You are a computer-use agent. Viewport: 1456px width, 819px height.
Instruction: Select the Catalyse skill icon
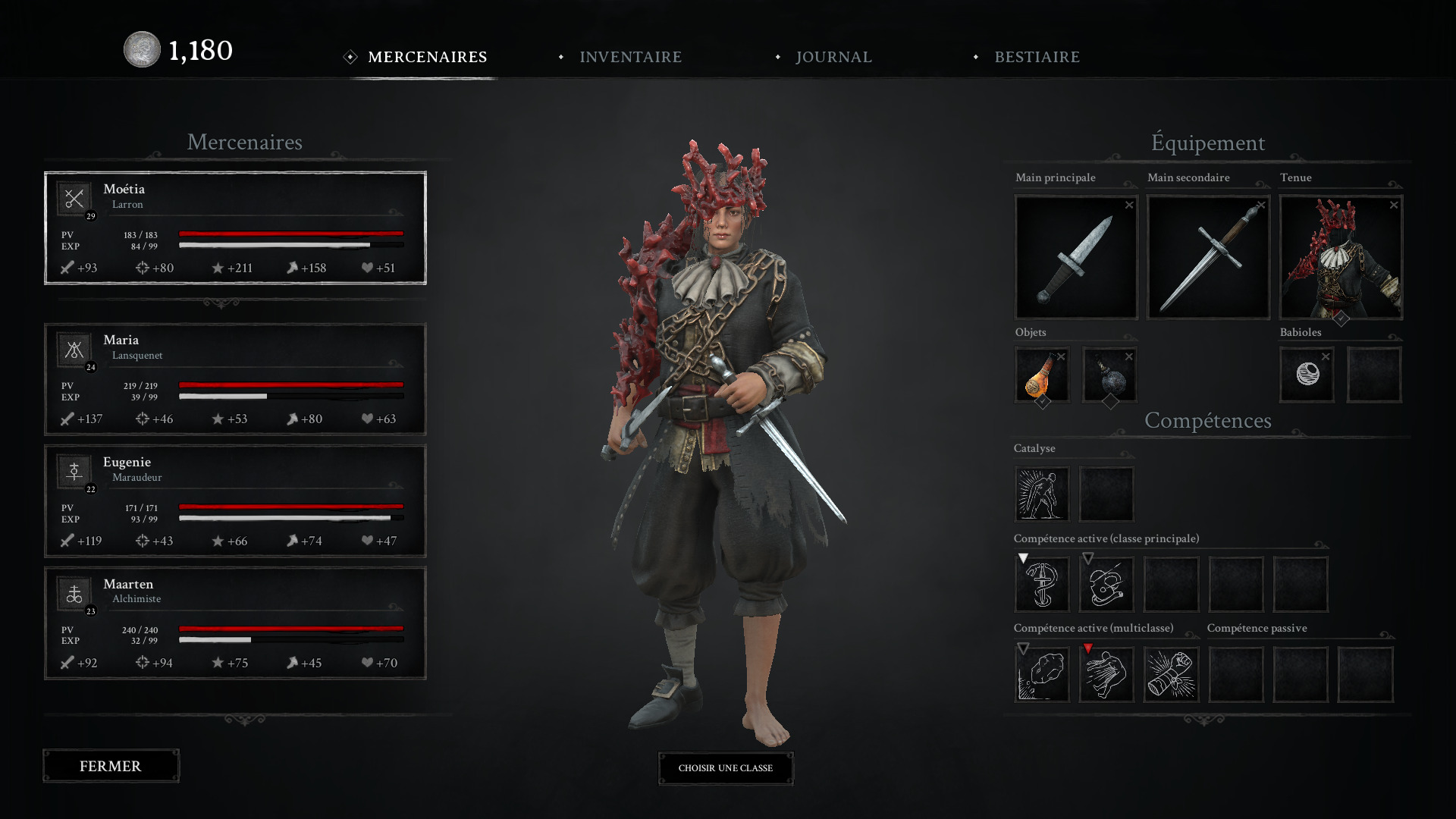click(x=1041, y=494)
